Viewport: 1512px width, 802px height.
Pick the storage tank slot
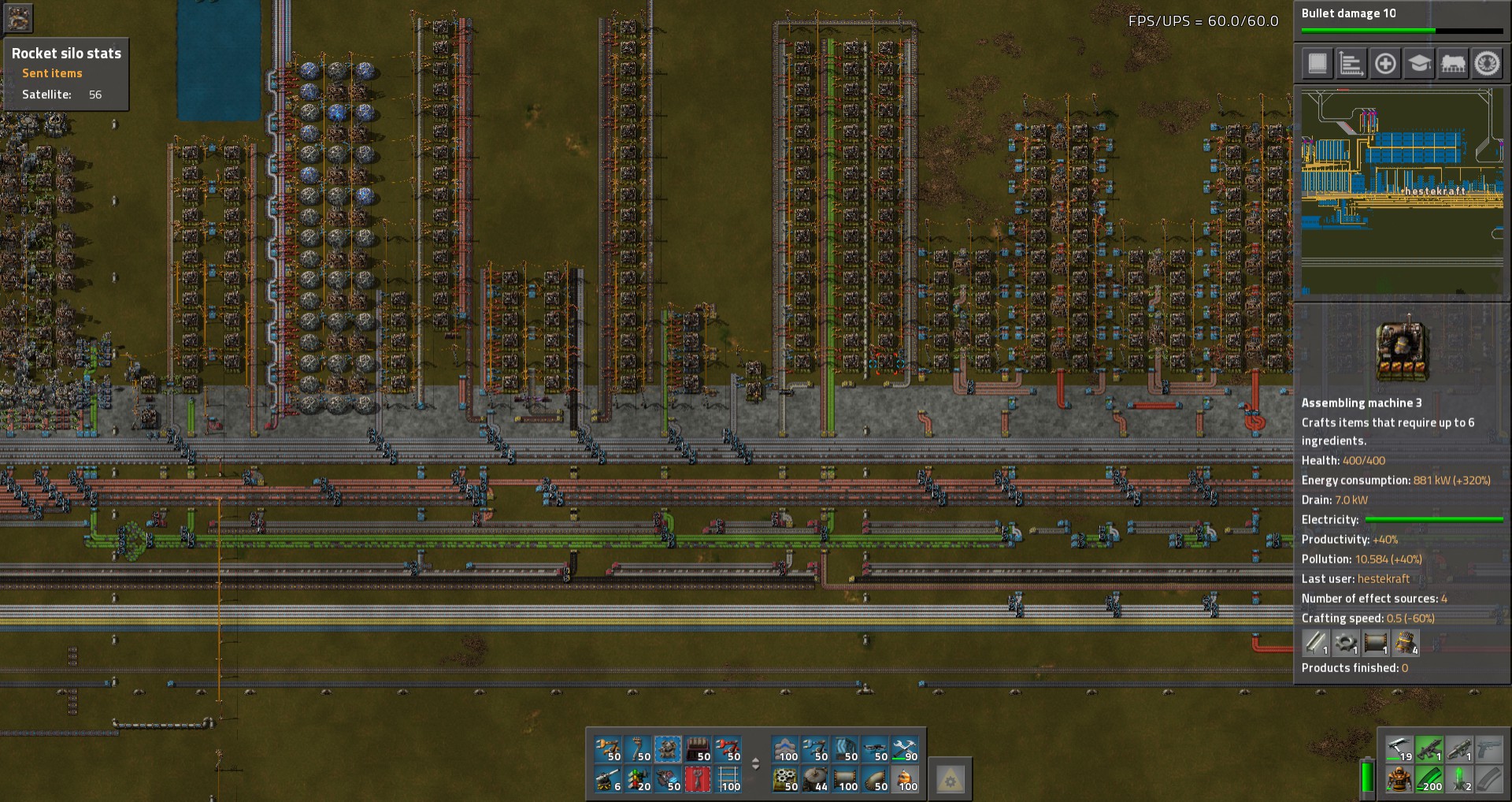[x=815, y=779]
